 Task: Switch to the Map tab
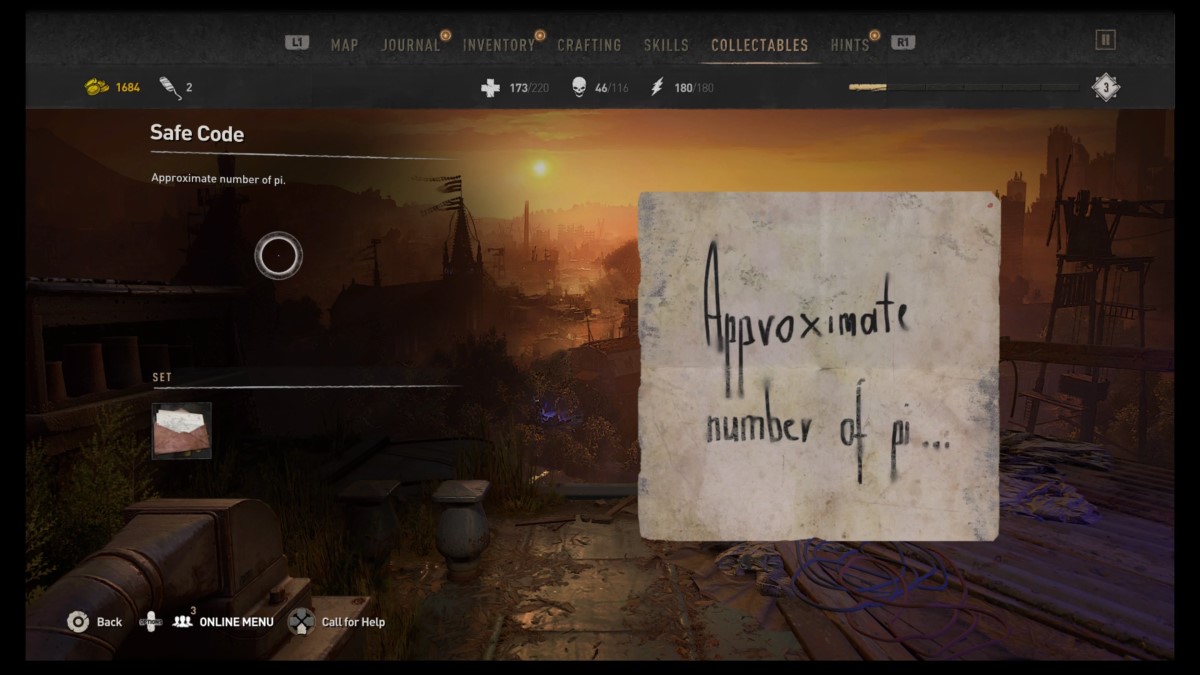[x=344, y=45]
